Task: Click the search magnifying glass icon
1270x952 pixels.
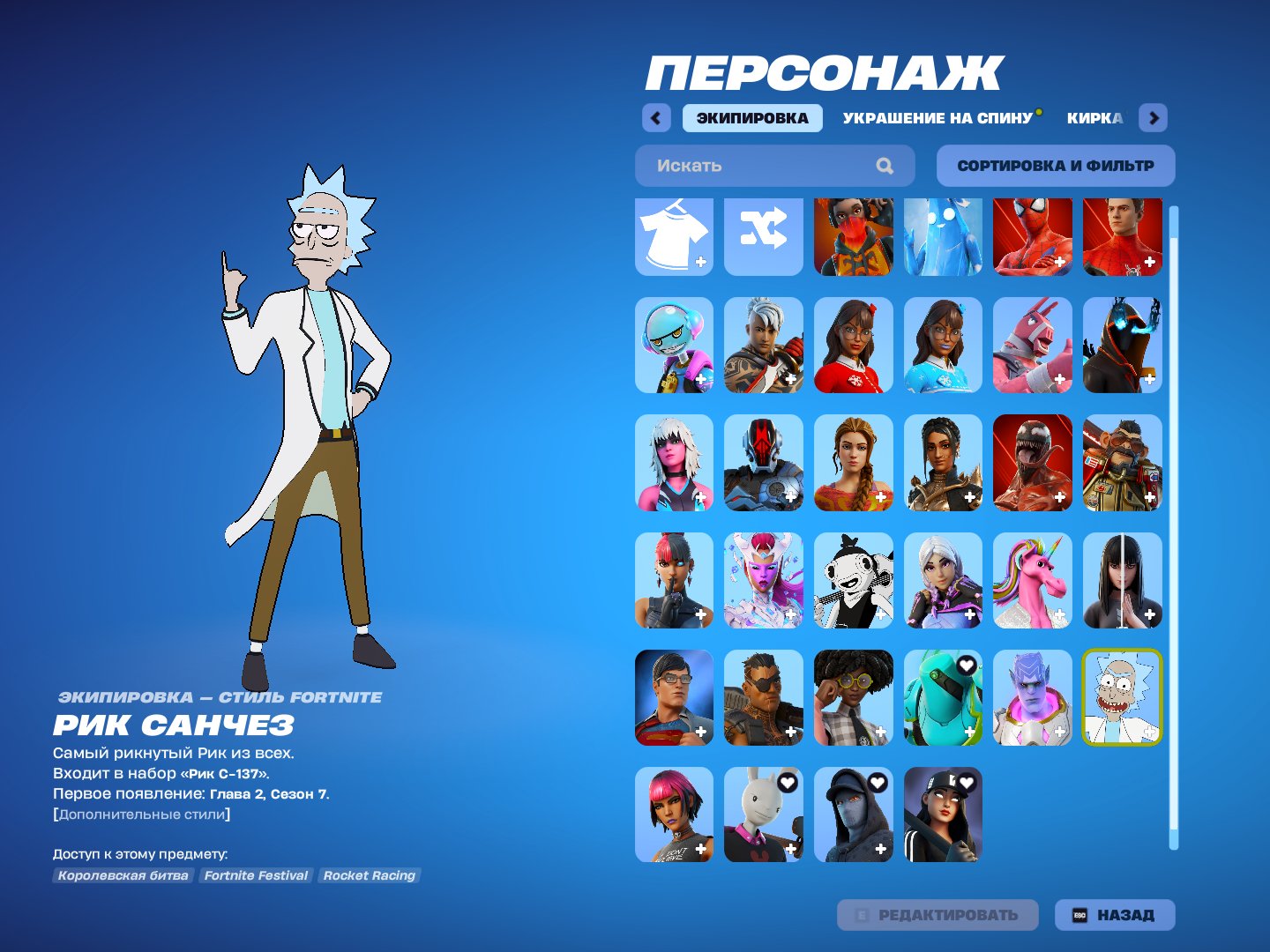Action: pyautogui.click(x=885, y=166)
